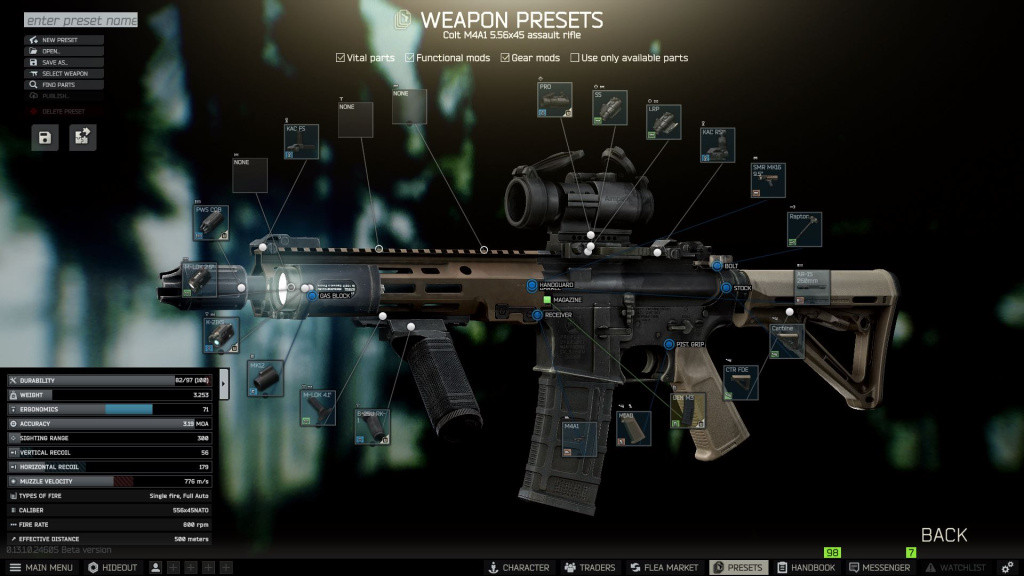Toggle the Functional mods checkbox
The height and width of the screenshot is (576, 1024).
click(410, 58)
